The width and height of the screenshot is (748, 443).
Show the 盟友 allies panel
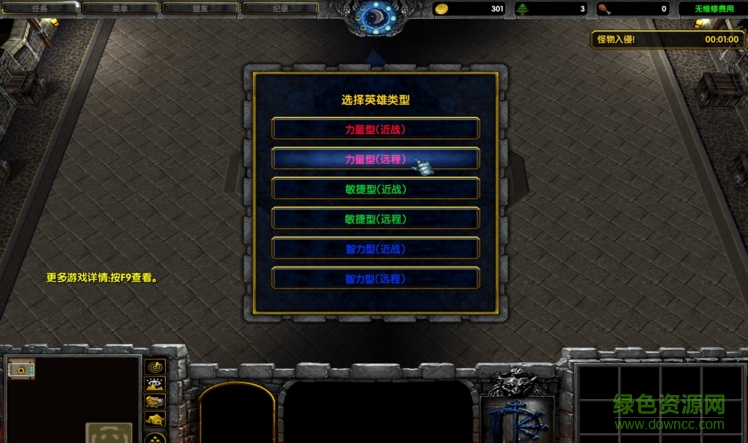point(200,8)
